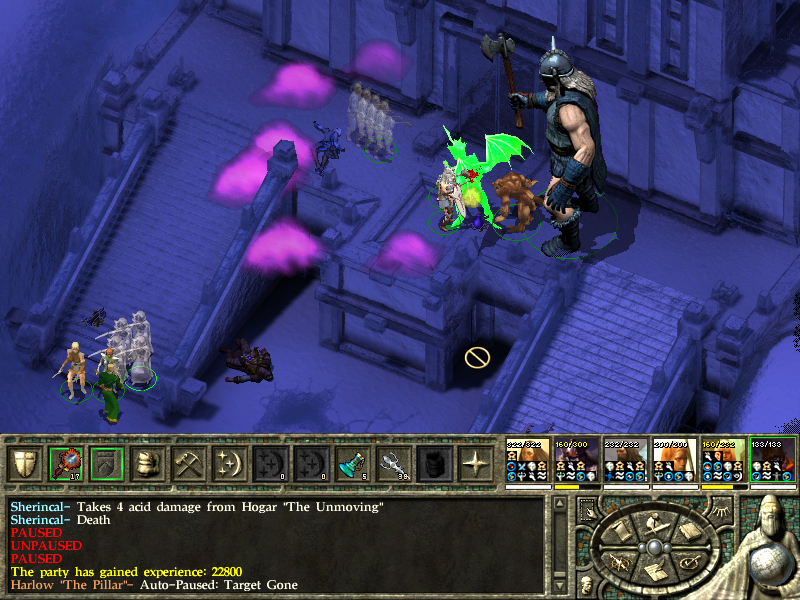
Task: Click the four-pointed star special abilities button
Action: coord(474,464)
